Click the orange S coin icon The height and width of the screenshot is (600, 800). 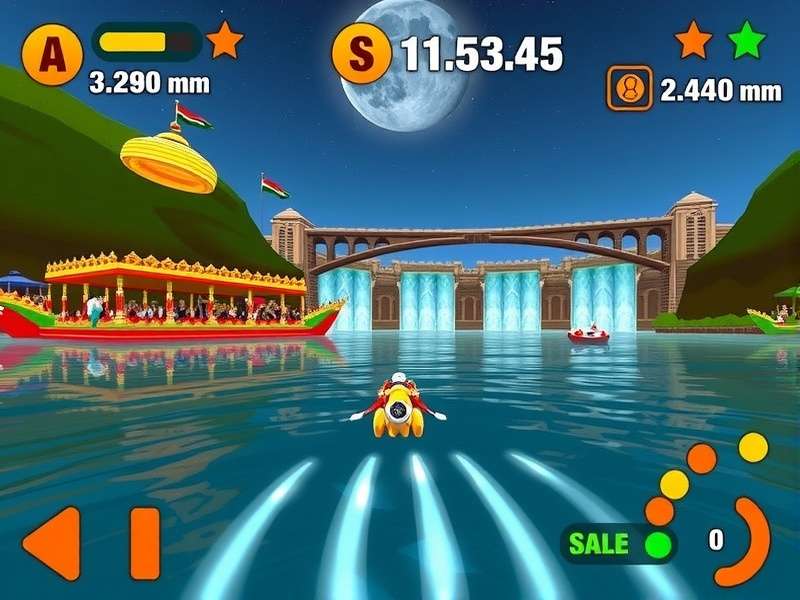pos(360,55)
